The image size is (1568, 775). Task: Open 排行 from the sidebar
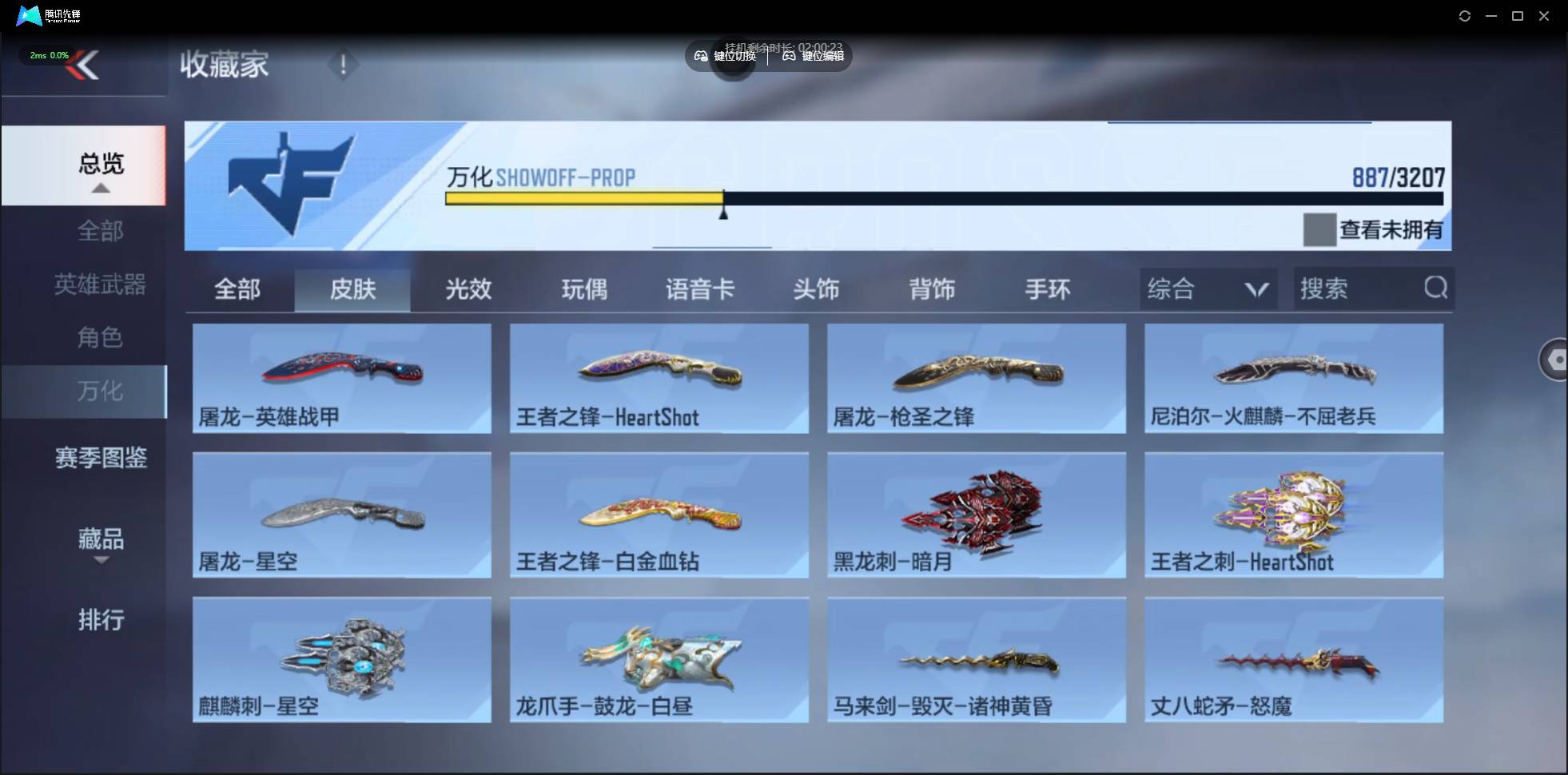[101, 620]
